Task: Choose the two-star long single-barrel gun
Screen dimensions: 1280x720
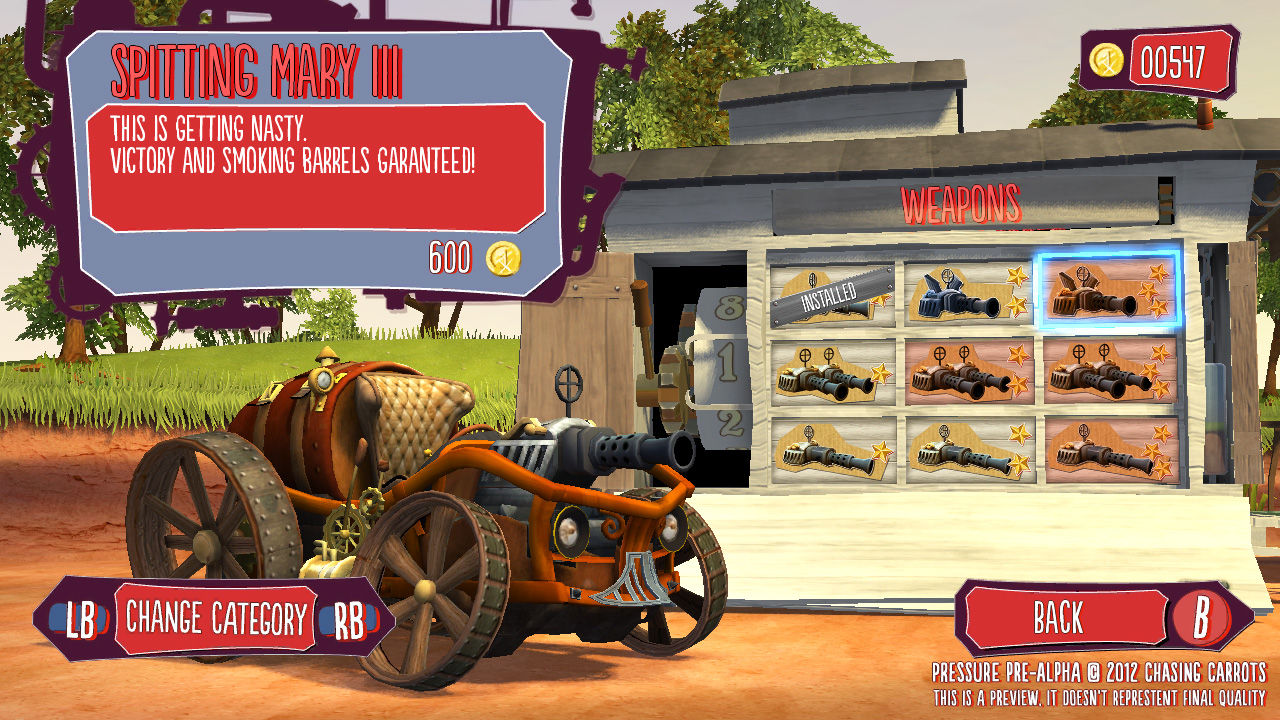Action: click(x=970, y=450)
